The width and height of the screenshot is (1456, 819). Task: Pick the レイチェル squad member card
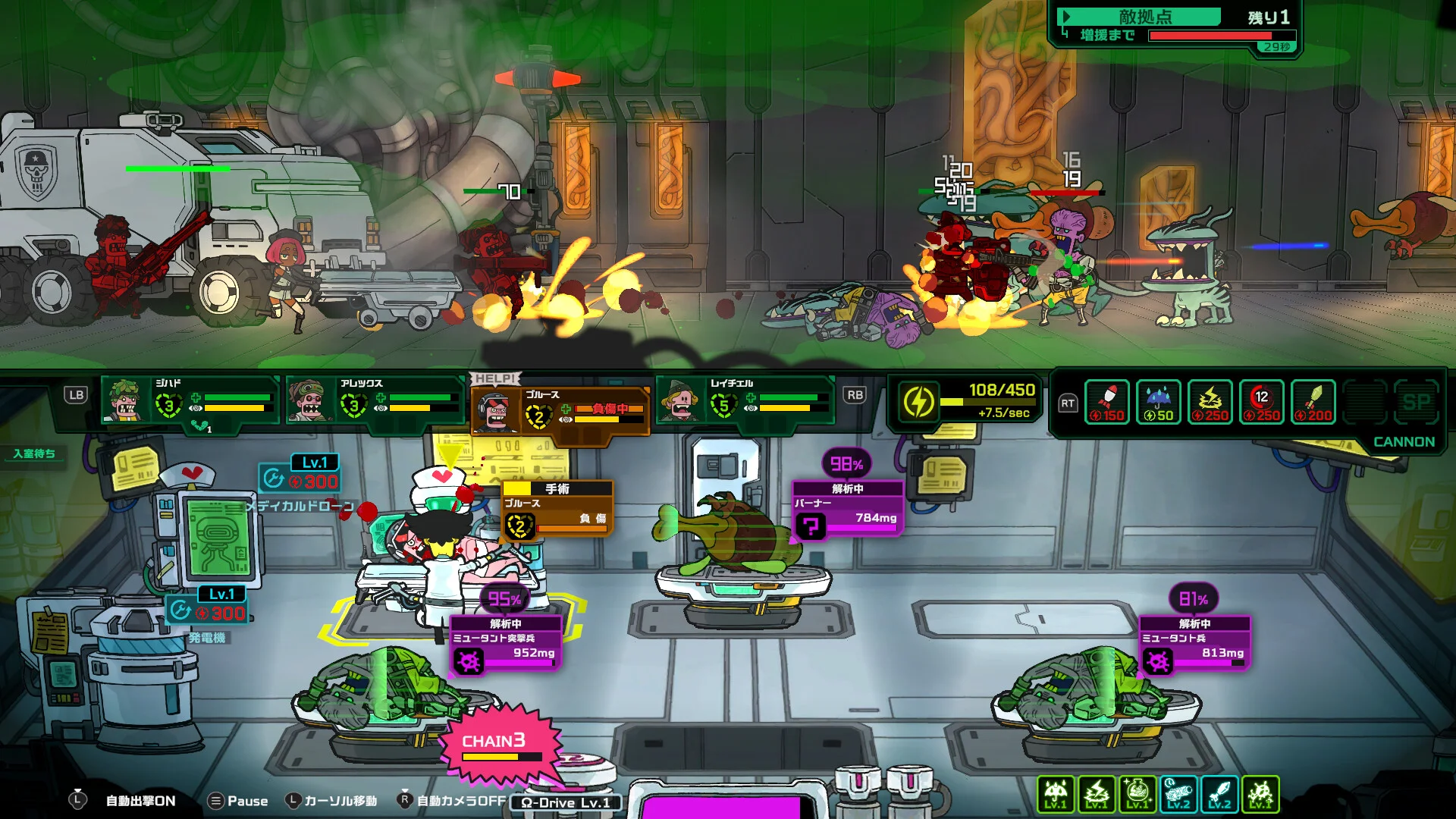point(745,400)
